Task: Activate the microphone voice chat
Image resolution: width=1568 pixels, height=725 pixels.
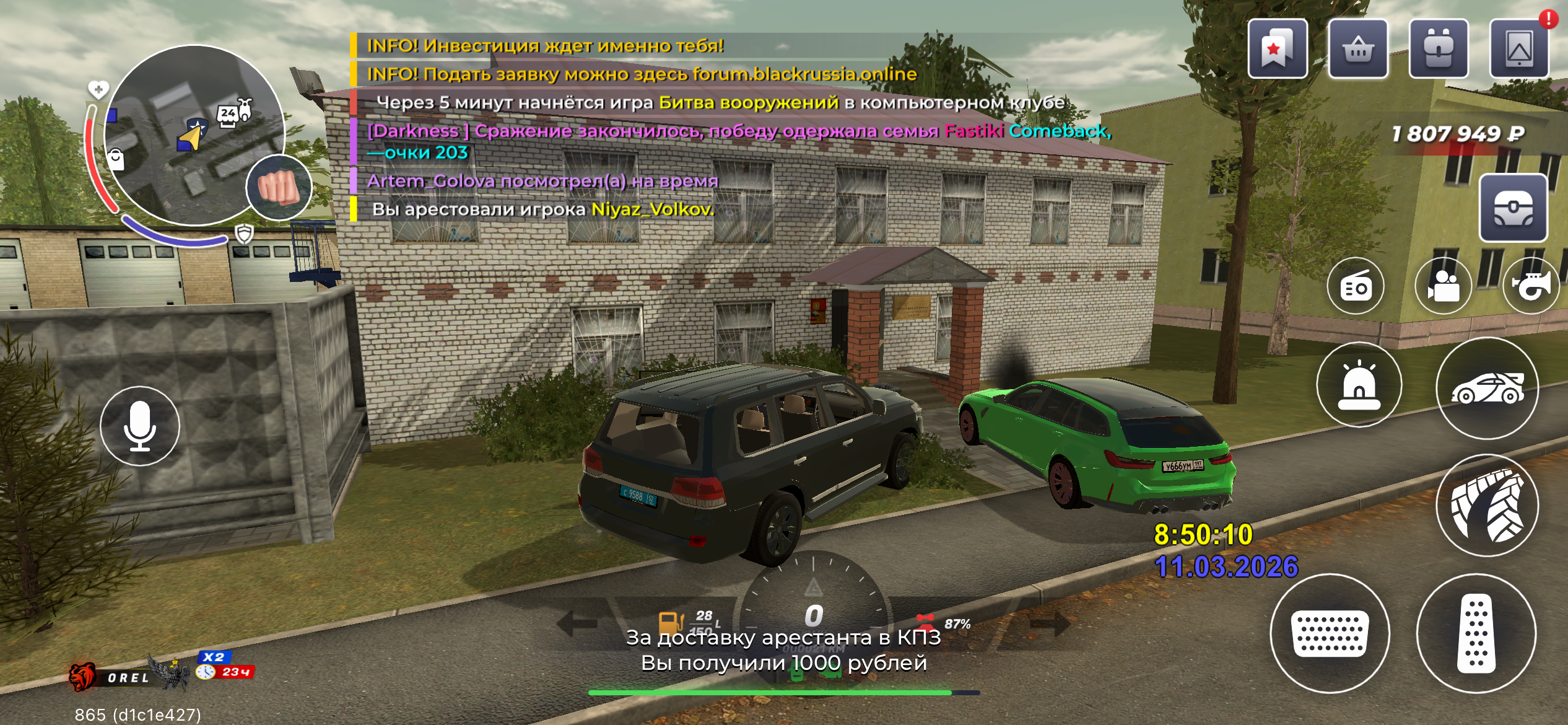Action: [140, 426]
